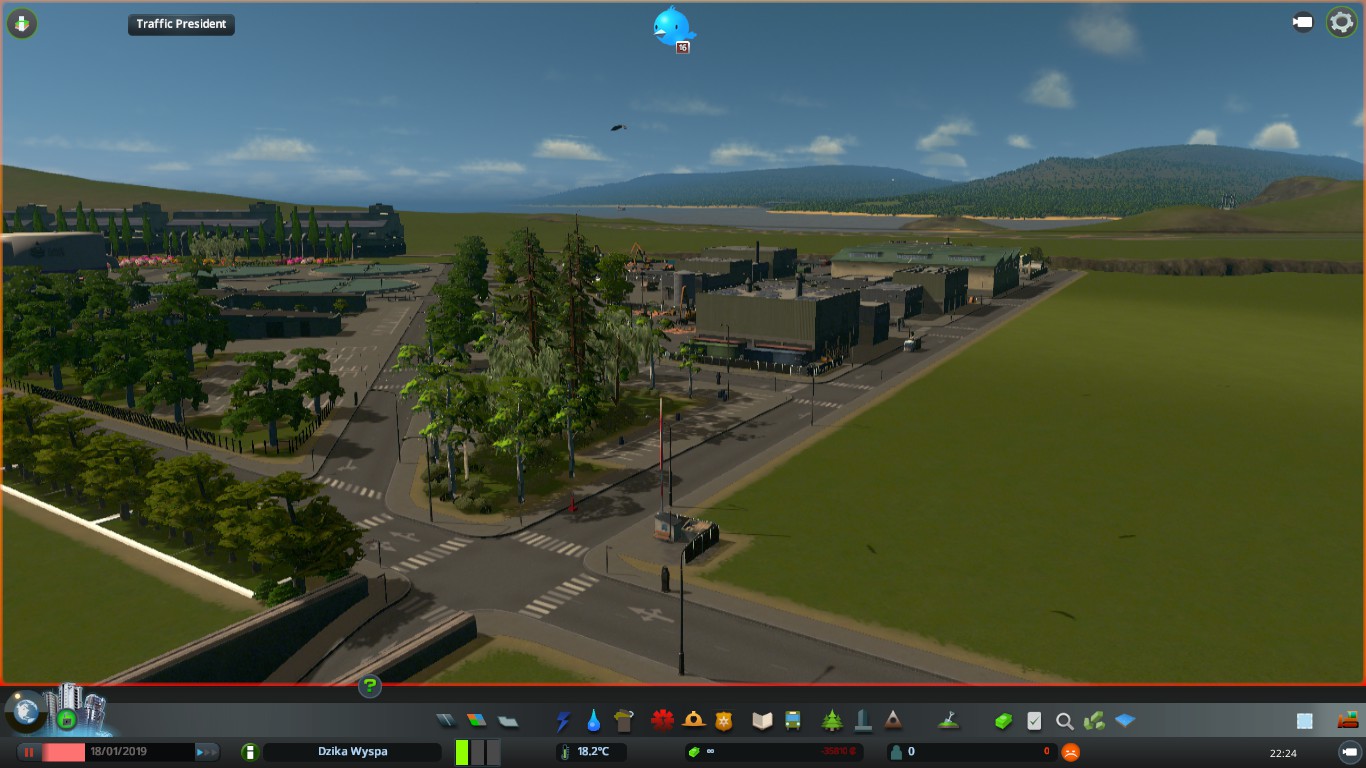Screen dimensions: 1366x768
Task: Activate the bulldozer tool
Action: click(x=1348, y=720)
